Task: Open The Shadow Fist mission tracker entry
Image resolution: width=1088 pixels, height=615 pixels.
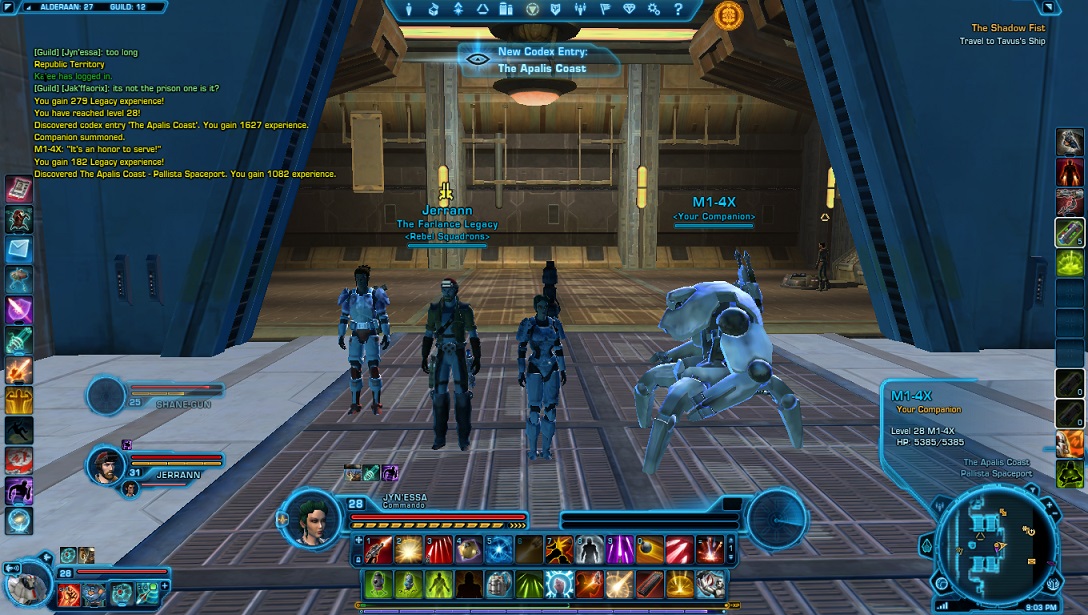Action: (1007, 29)
